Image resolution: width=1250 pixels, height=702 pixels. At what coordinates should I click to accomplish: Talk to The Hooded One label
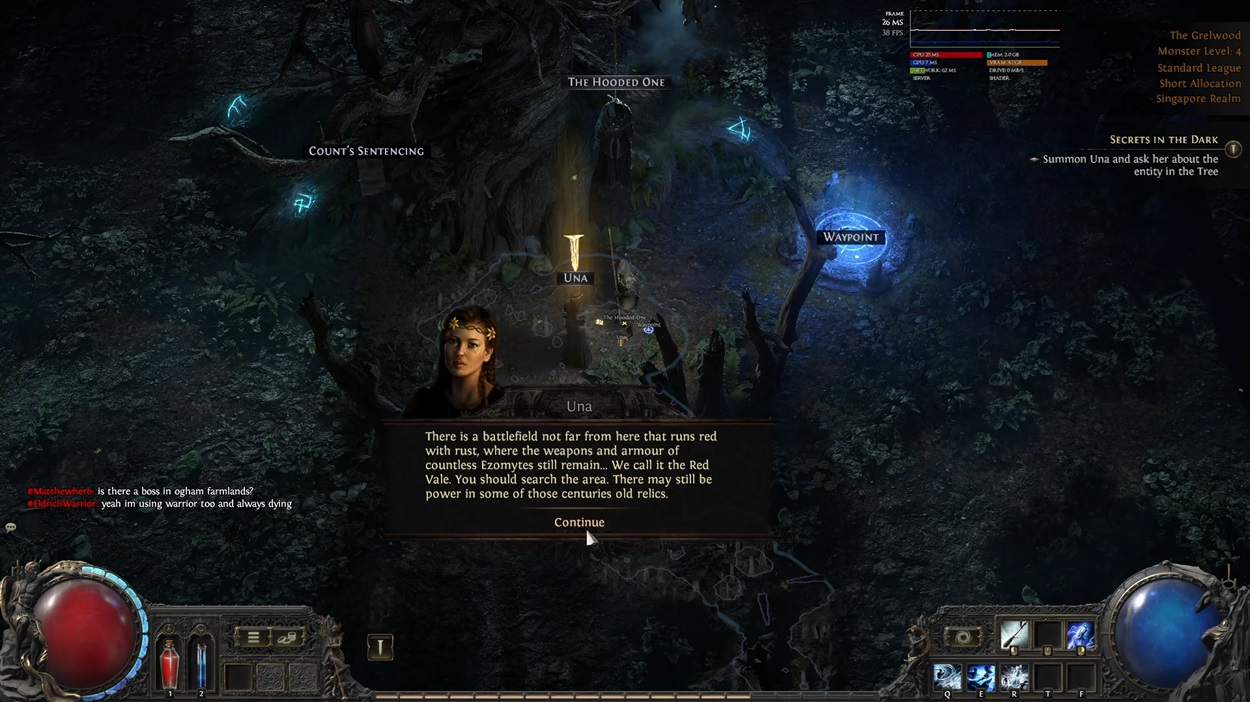616,82
